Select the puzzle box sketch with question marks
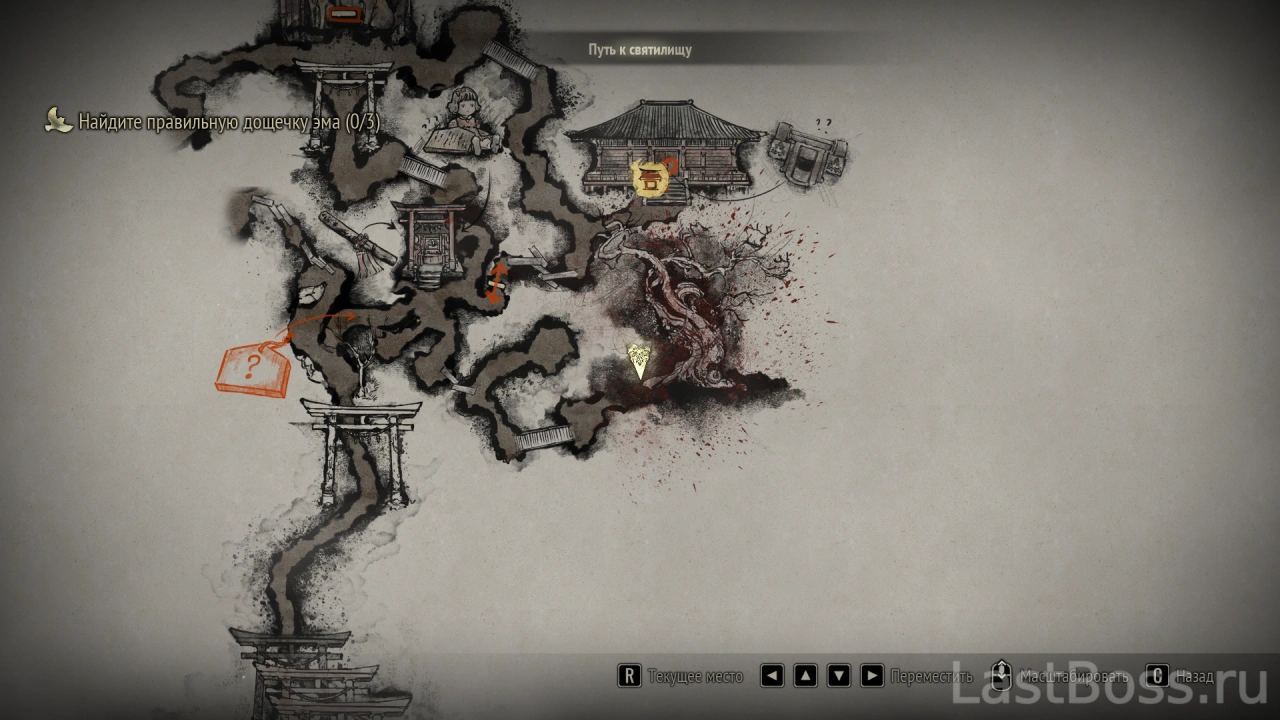Screen dimensions: 1280x720 coord(810,159)
